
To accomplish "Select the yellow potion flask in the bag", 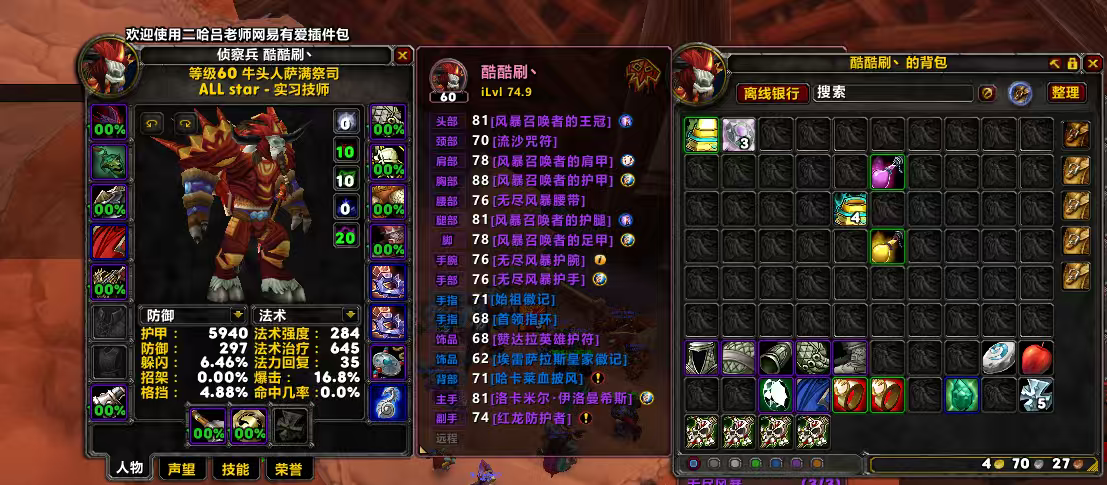I will tap(886, 245).
